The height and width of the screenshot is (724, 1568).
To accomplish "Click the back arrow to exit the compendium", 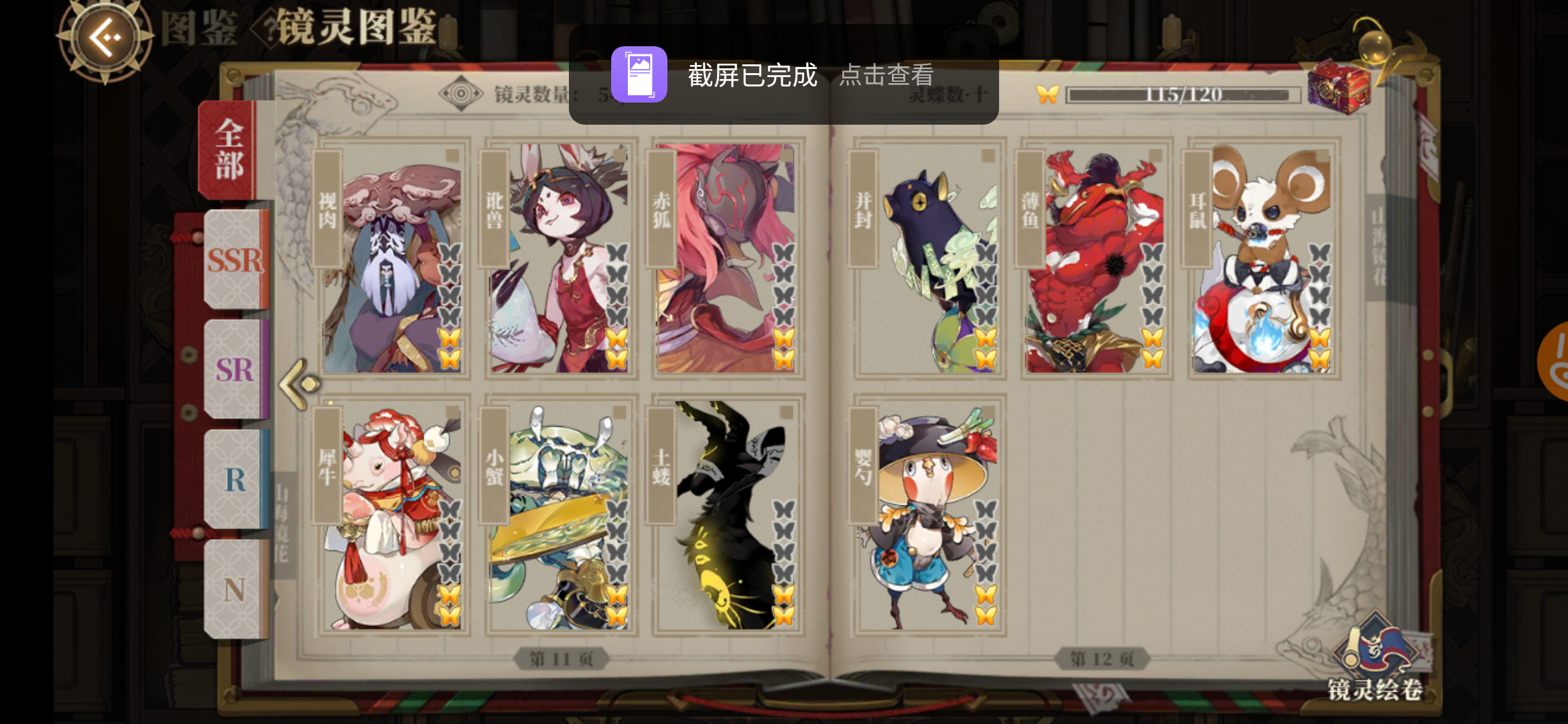I will (x=104, y=38).
